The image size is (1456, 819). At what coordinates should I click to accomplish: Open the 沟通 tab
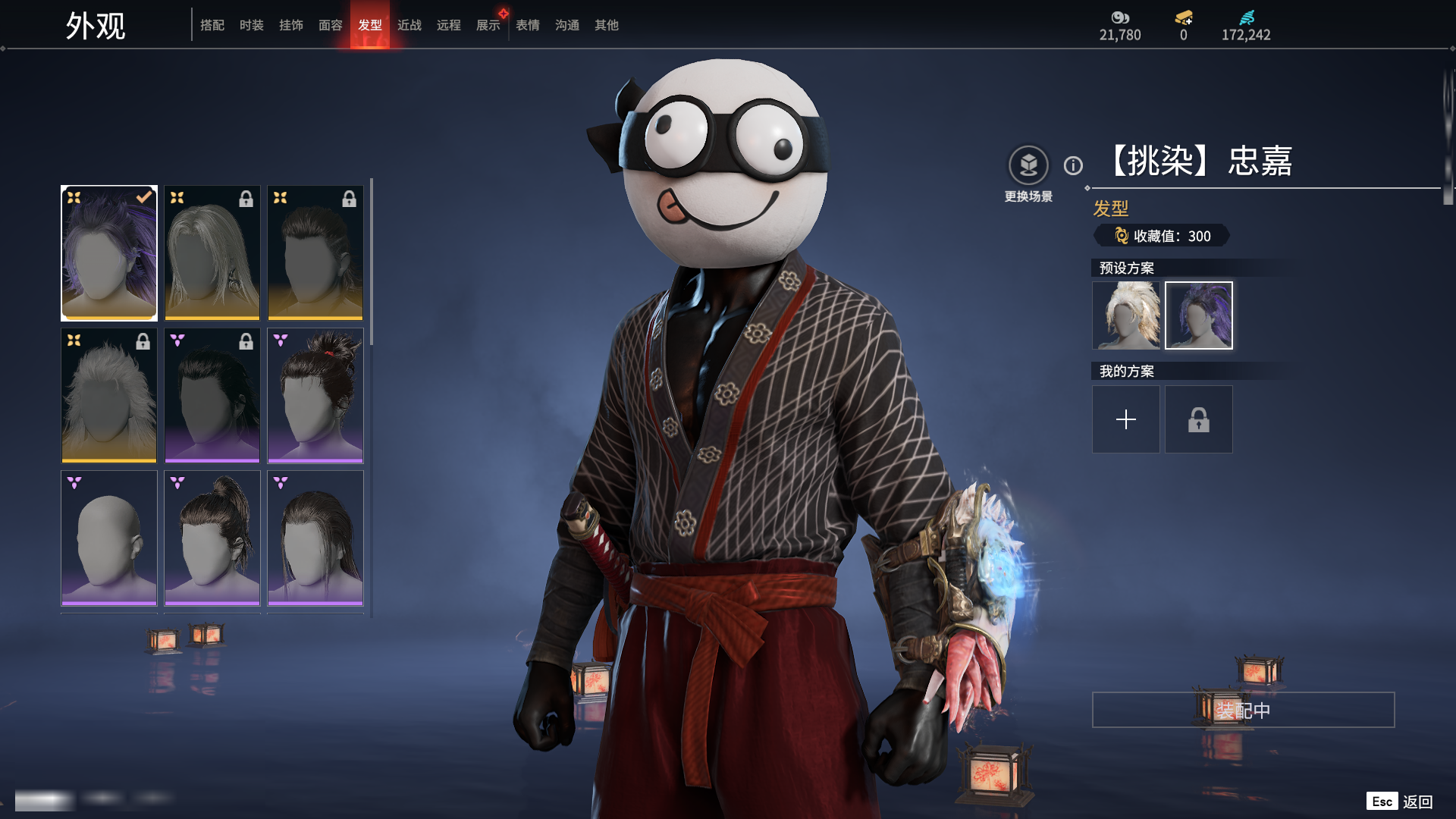[567, 25]
